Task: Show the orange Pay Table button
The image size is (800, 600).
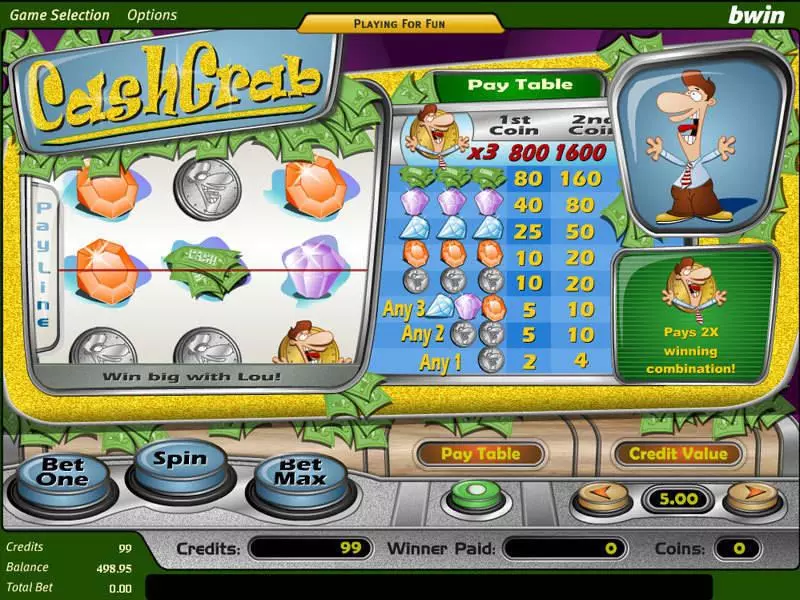Action: tap(481, 454)
